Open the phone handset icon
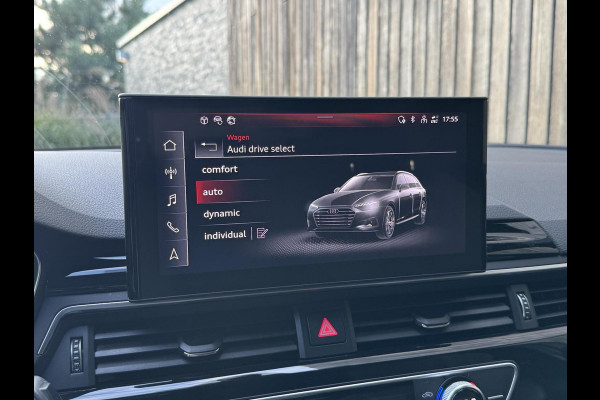 [172, 227]
